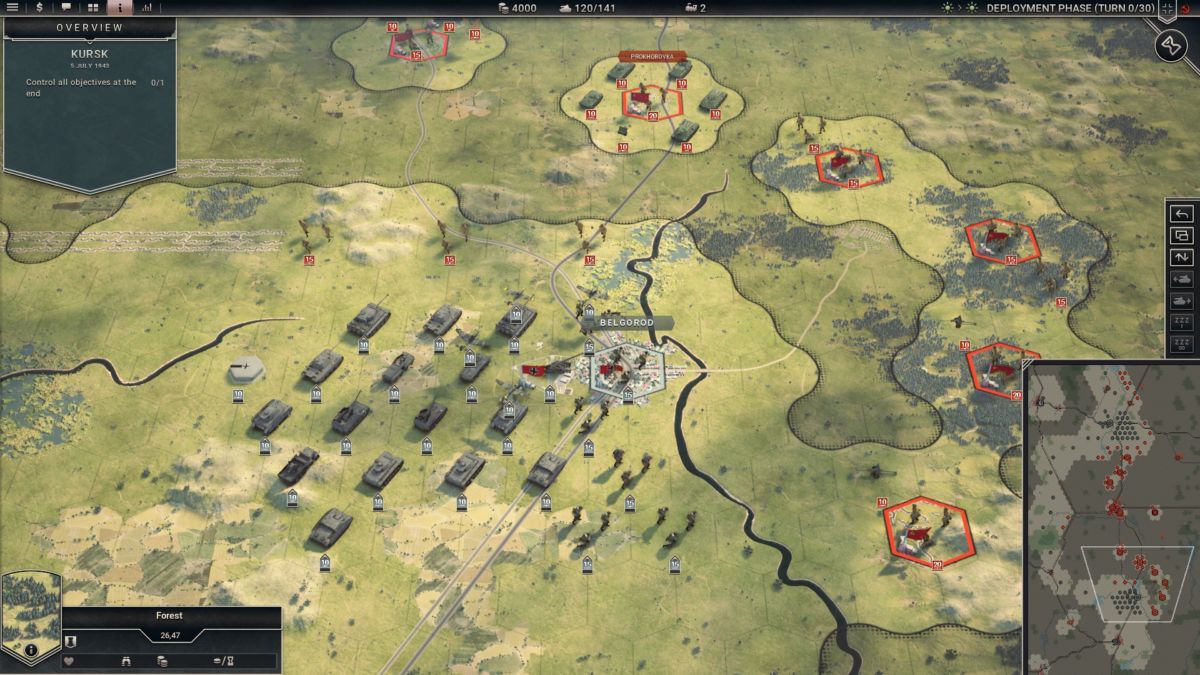The image size is (1200, 675).
Task: Show the bar chart statistics
Action: click(147, 7)
